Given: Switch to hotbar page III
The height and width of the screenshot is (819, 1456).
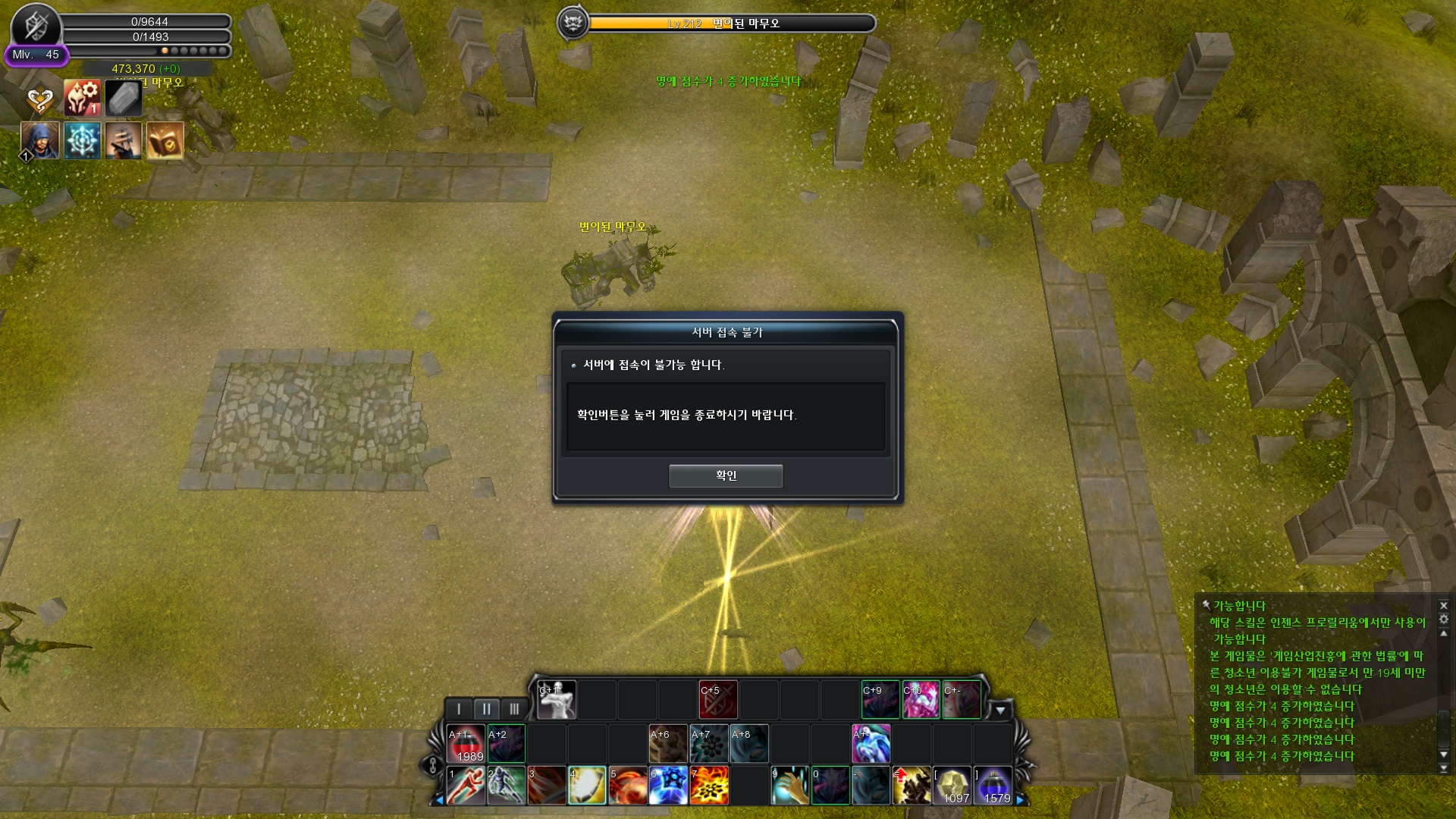Looking at the screenshot, I should (514, 709).
